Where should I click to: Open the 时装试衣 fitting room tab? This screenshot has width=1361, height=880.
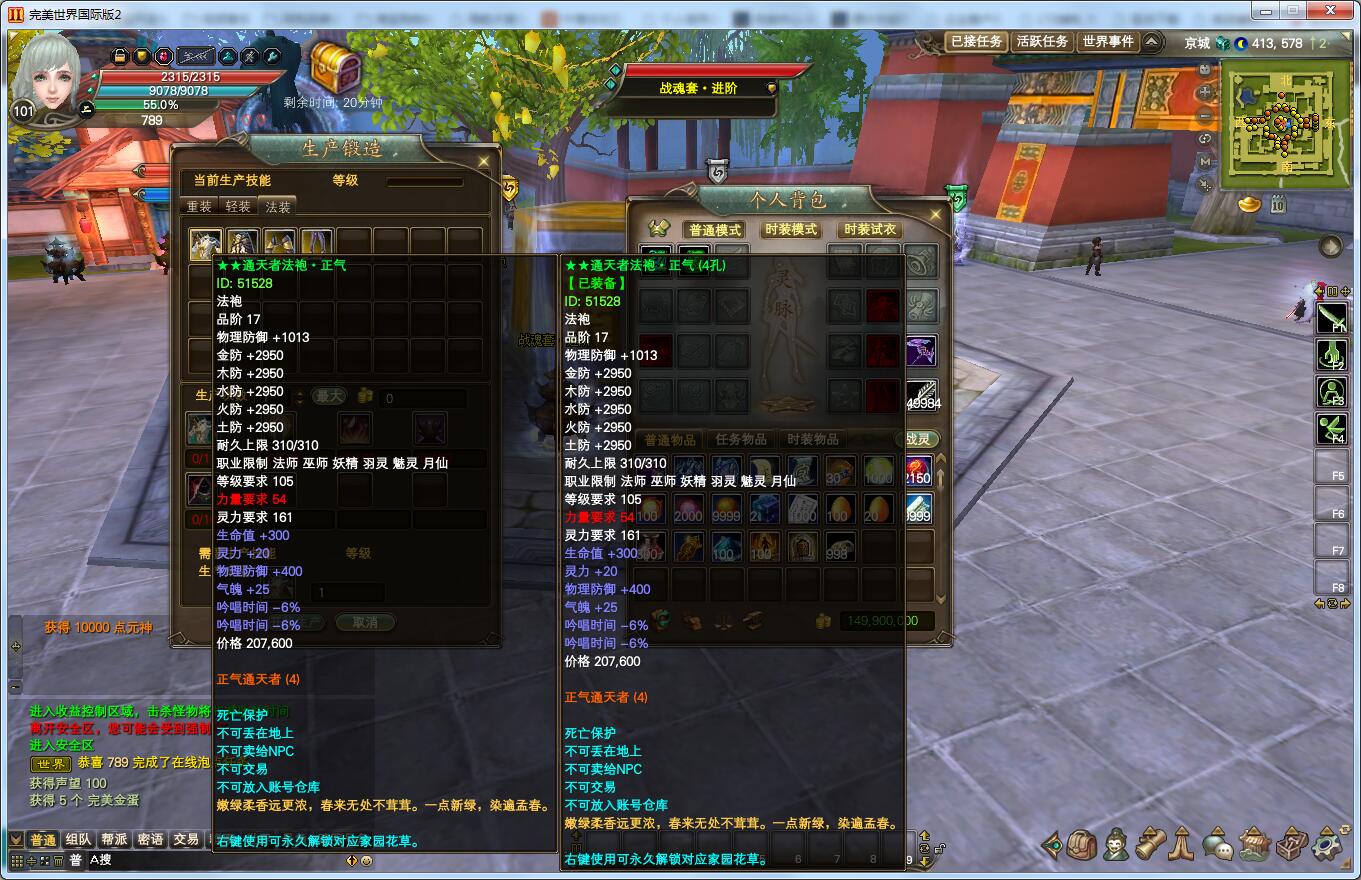[x=869, y=230]
